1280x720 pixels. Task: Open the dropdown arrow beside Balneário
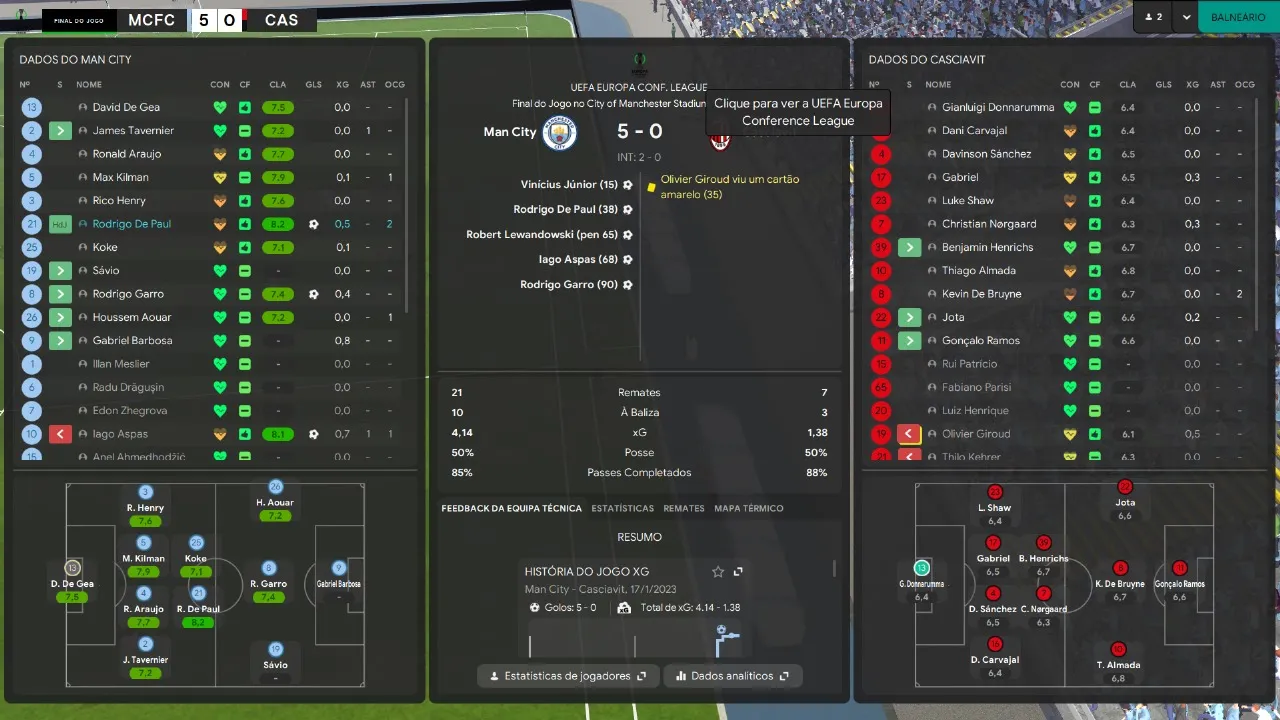click(1186, 17)
